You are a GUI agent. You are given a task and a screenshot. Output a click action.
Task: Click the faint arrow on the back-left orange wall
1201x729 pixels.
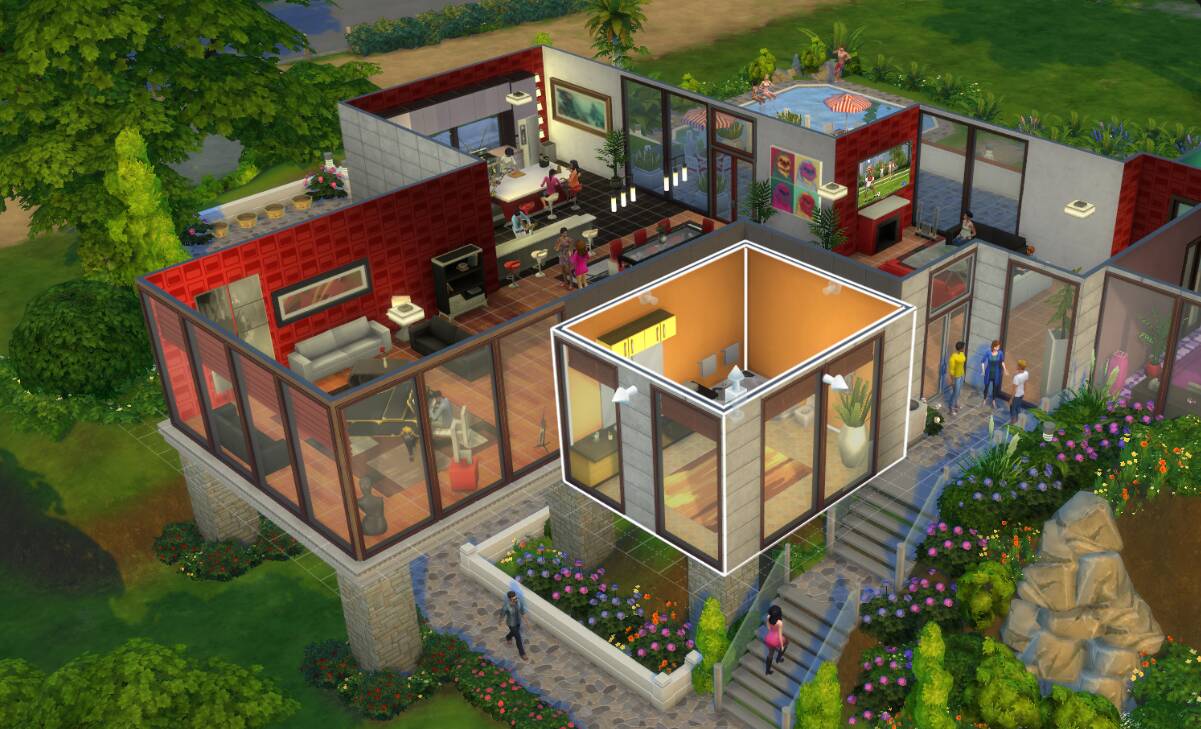click(648, 299)
